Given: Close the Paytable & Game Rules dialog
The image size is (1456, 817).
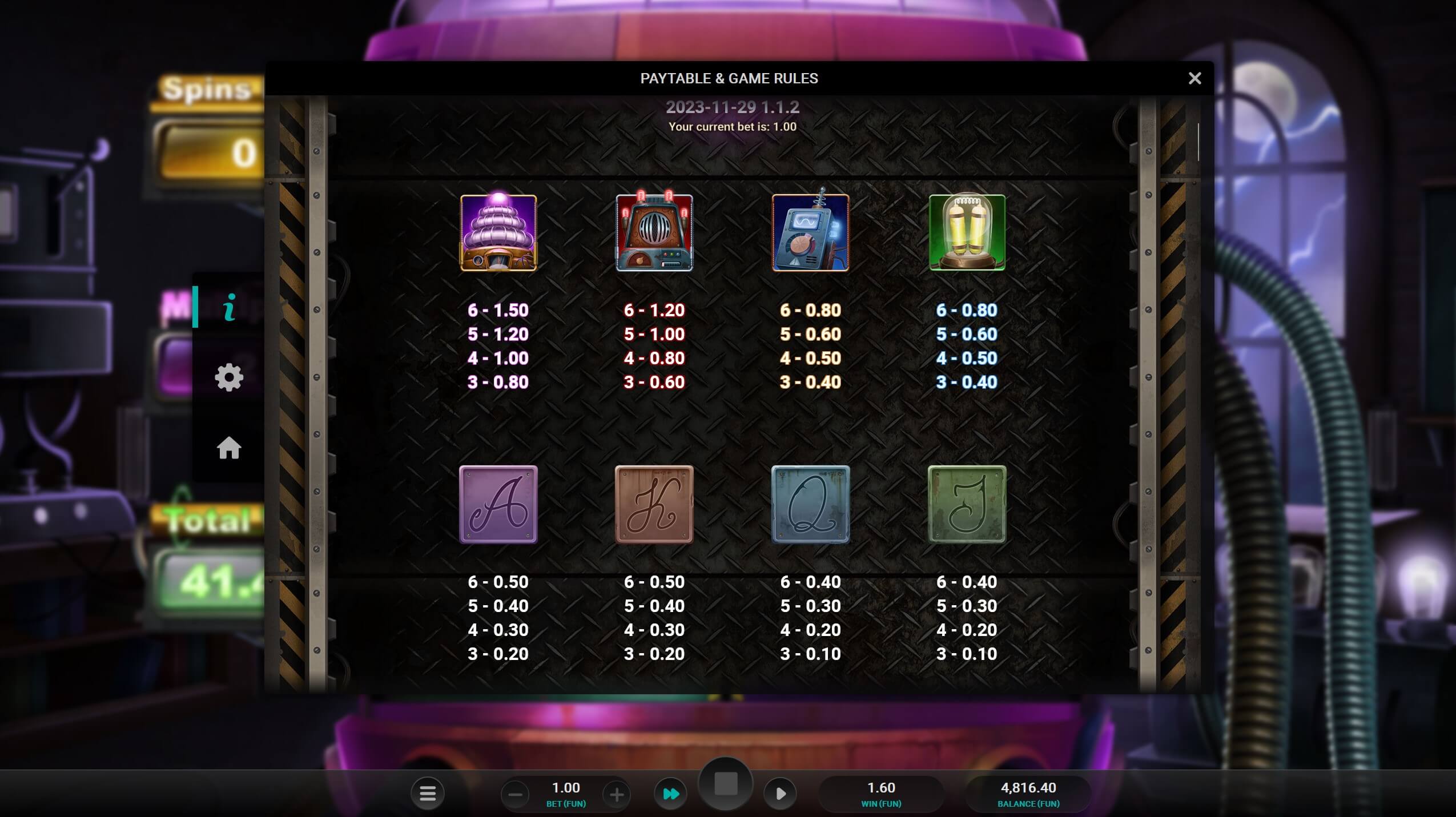Looking at the screenshot, I should coord(1194,78).
